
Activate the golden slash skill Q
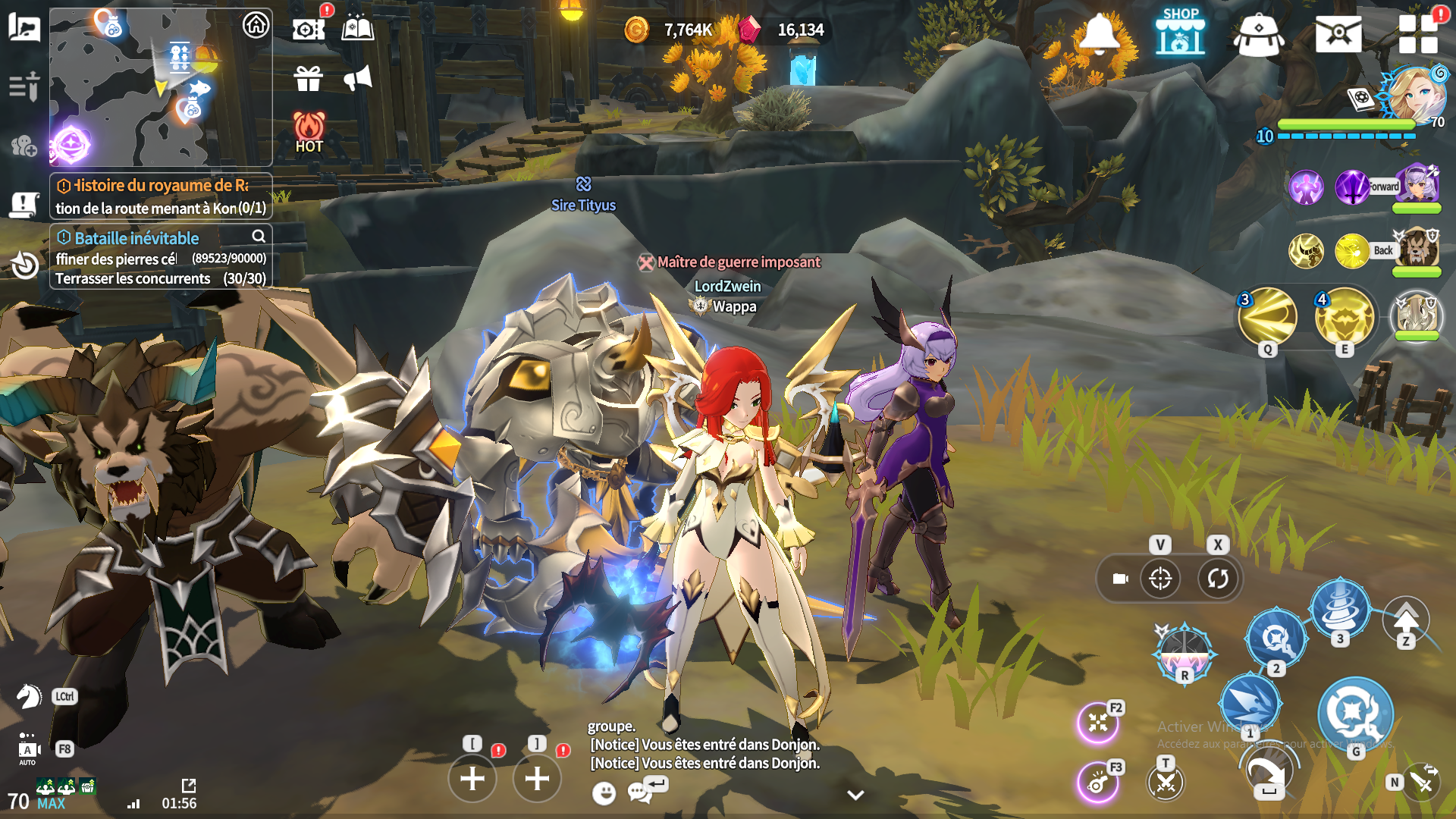click(1267, 317)
